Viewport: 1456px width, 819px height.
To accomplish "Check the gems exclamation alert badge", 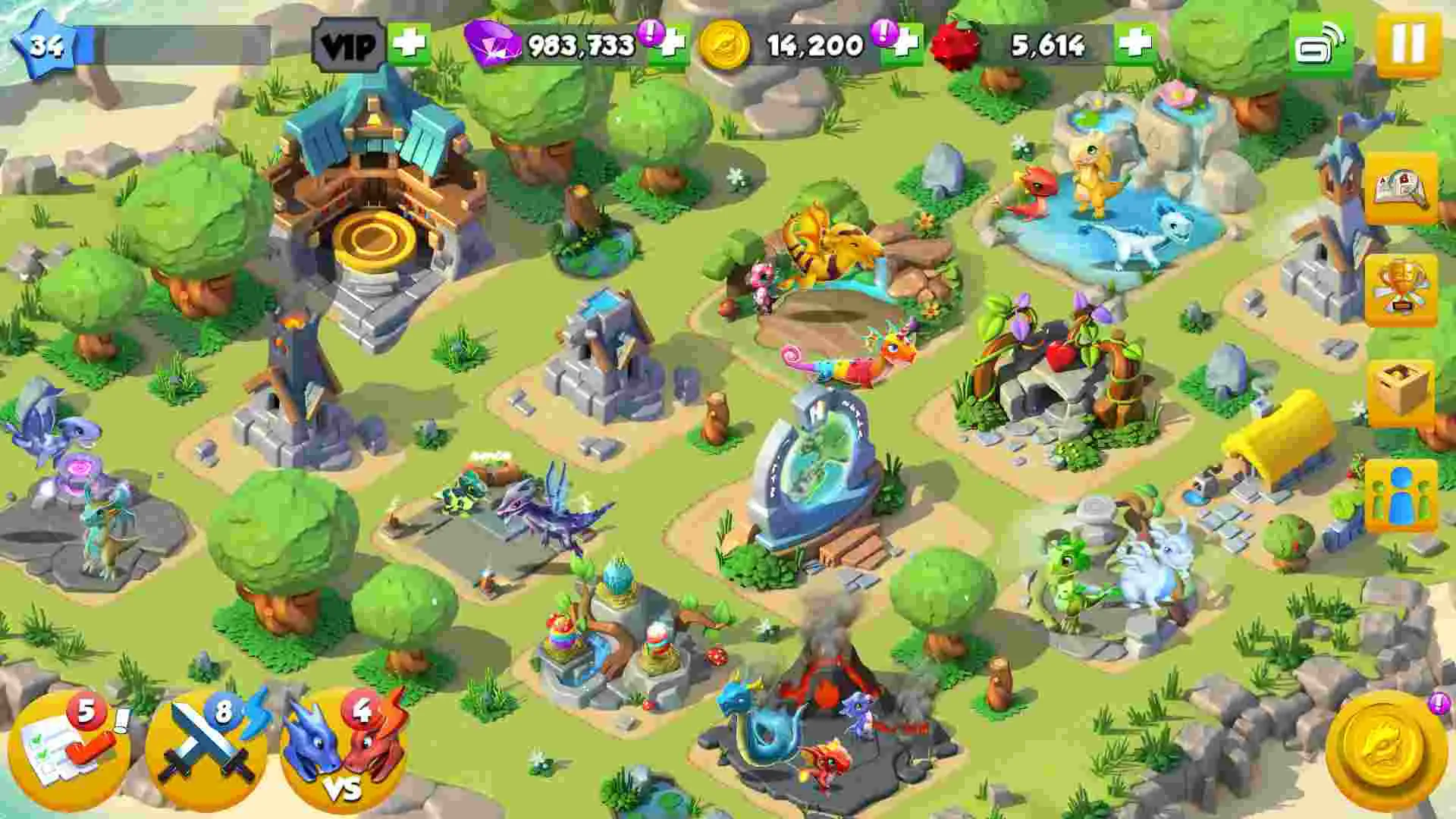I will coord(648,33).
